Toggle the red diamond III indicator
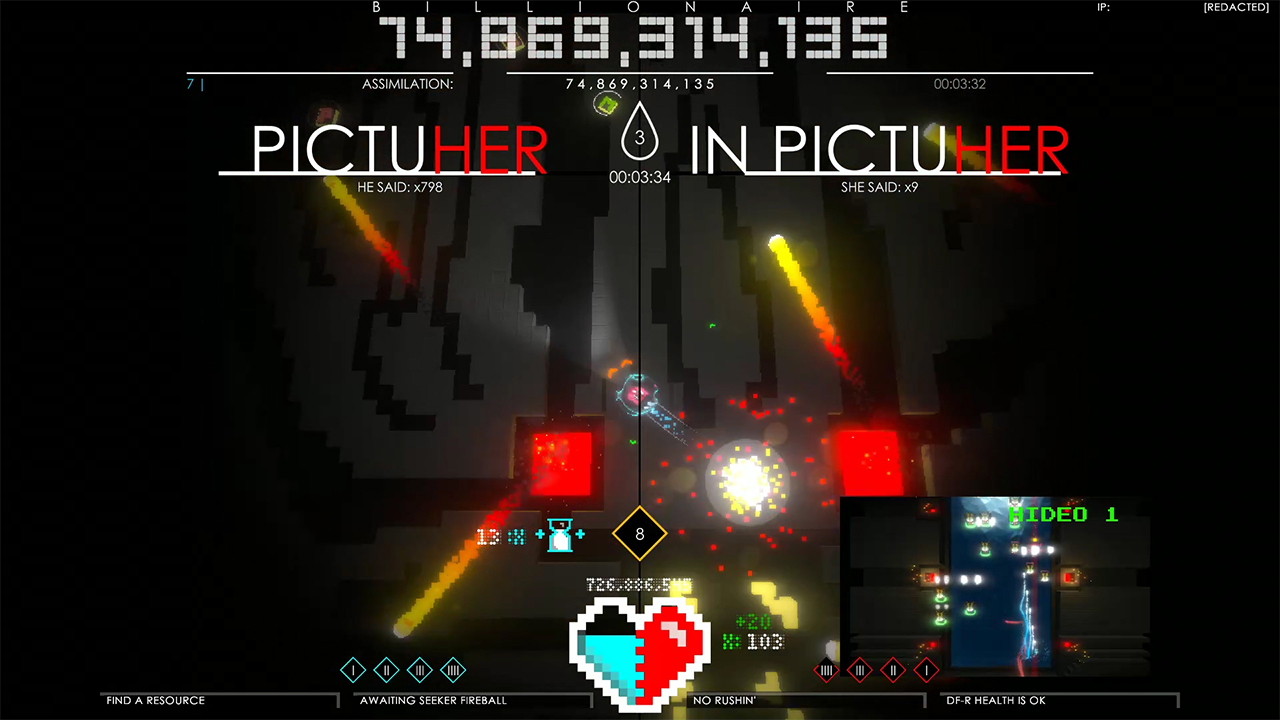Viewport: 1280px width, 720px height. pos(860,670)
